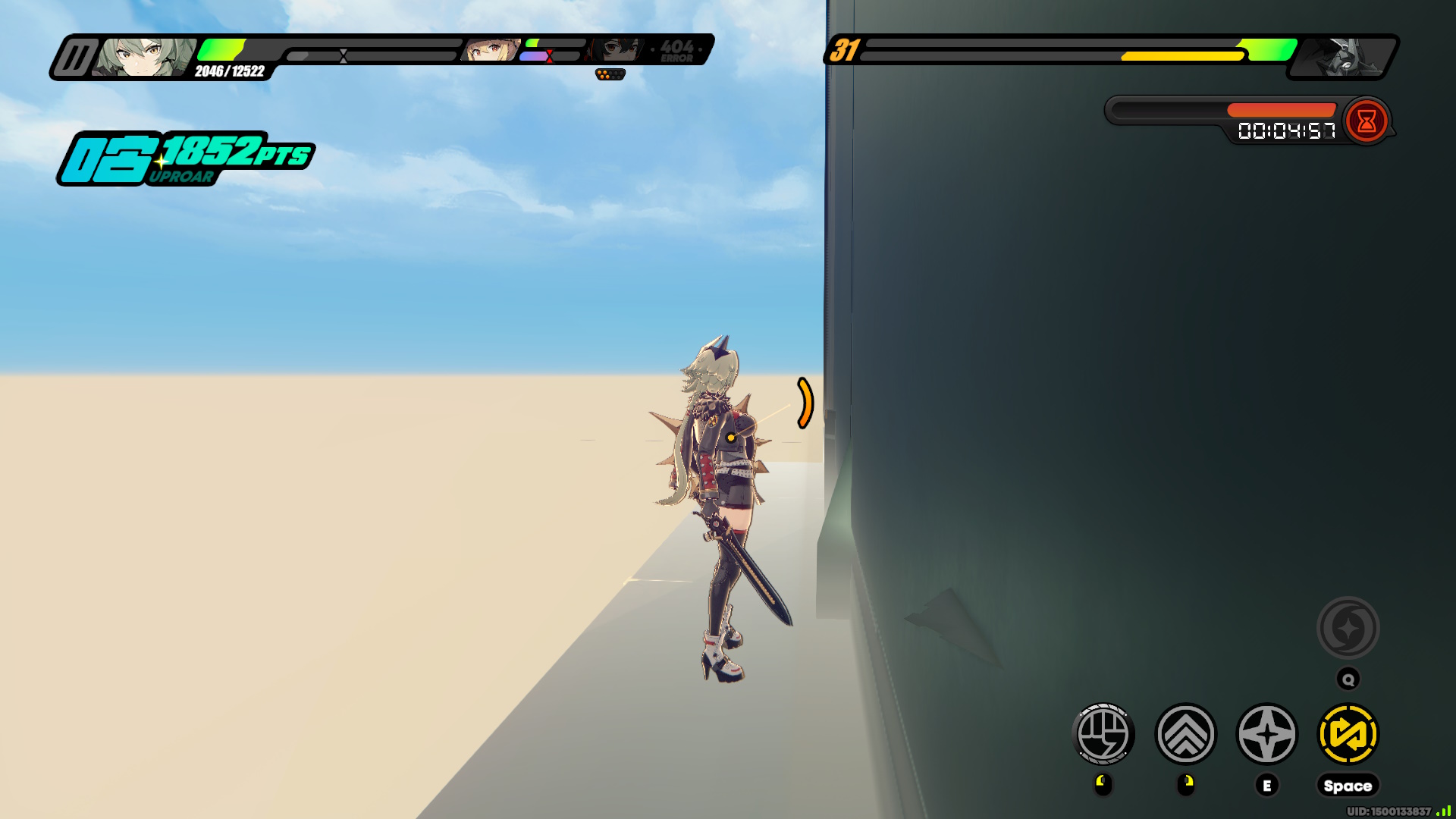
Task: Switch to the dark-haired third teammate portrait
Action: point(616,51)
